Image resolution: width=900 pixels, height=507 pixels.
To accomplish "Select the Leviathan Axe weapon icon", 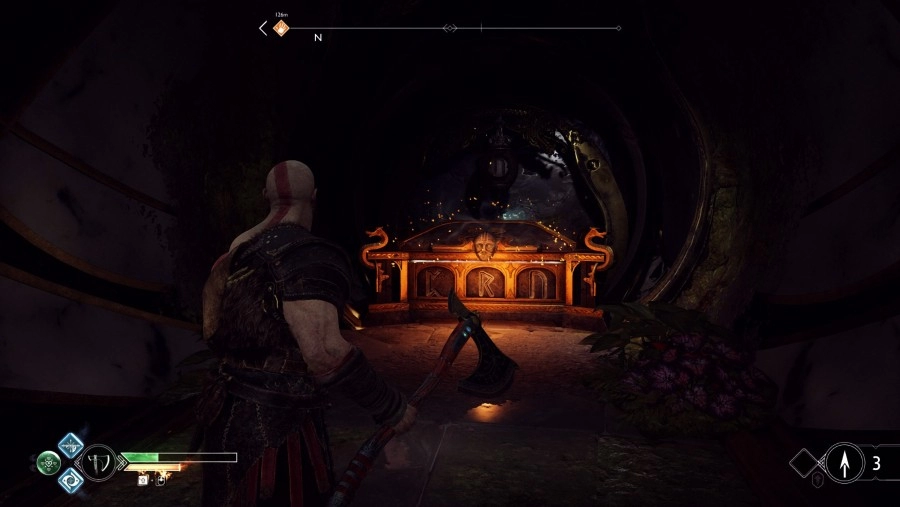I will (99, 462).
